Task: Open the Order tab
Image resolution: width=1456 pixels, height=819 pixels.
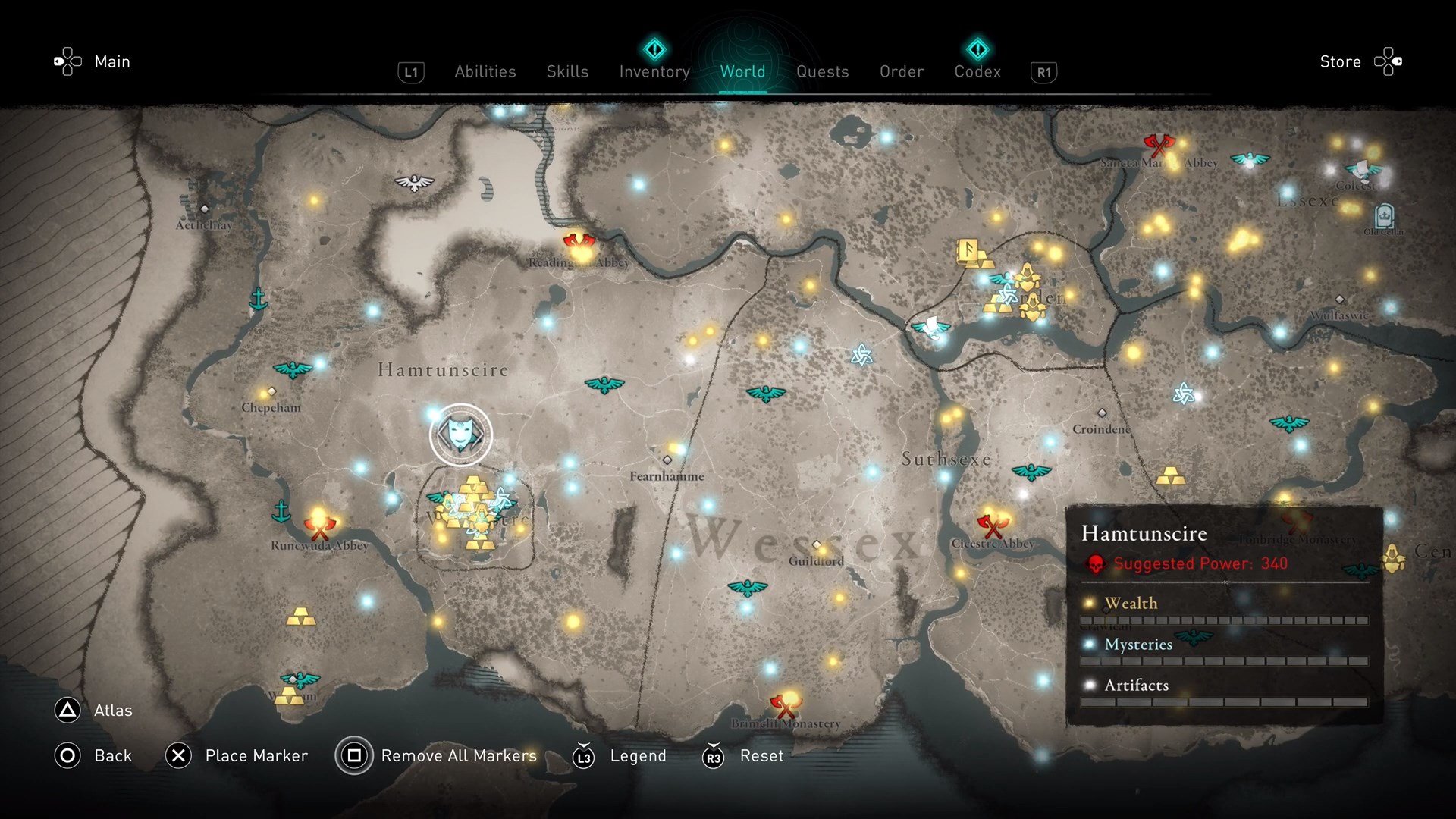Action: [x=902, y=71]
